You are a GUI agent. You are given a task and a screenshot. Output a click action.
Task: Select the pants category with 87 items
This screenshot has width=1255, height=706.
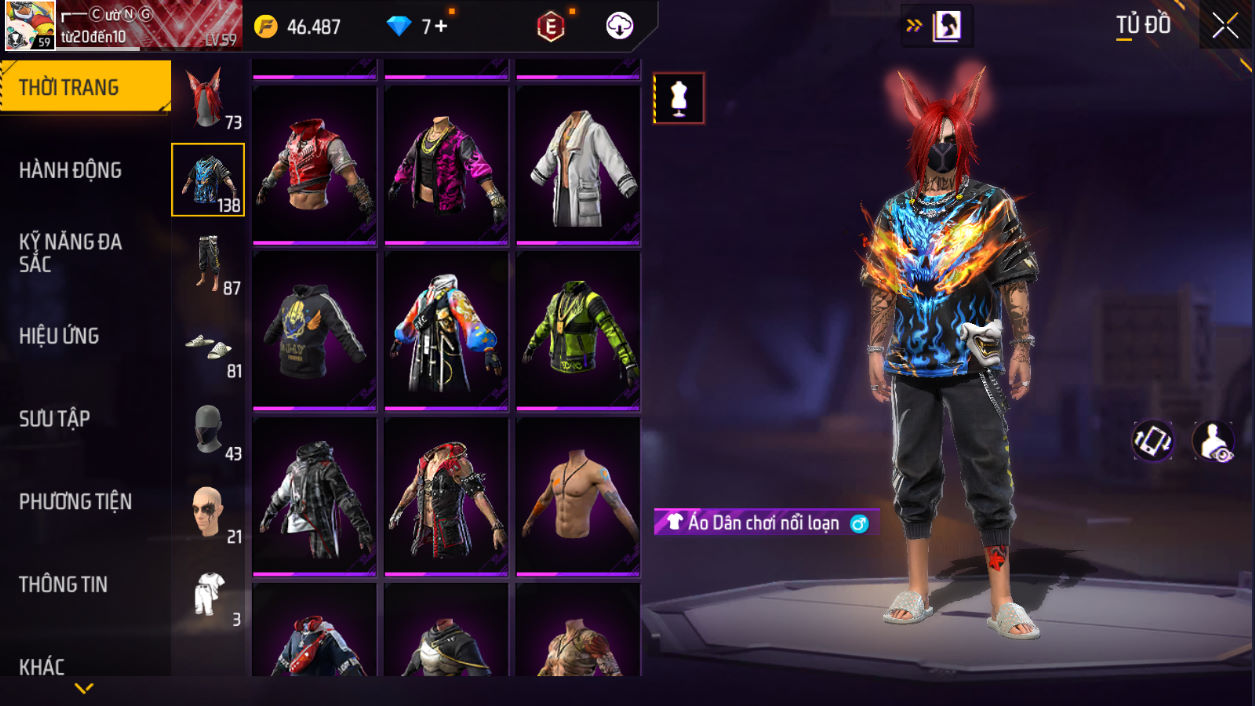207,265
